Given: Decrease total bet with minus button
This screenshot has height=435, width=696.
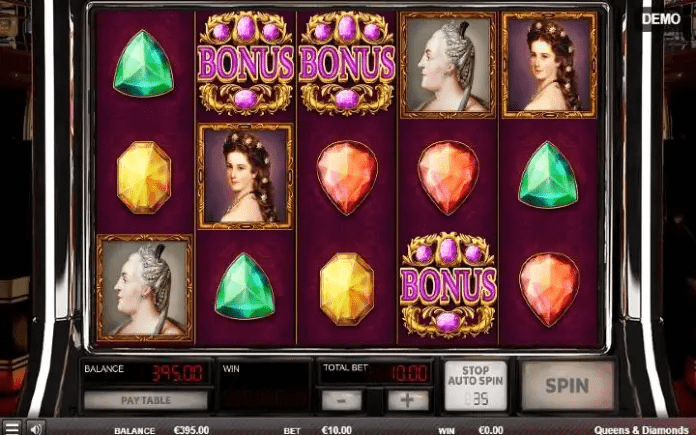Looking at the screenshot, I should [341, 400].
